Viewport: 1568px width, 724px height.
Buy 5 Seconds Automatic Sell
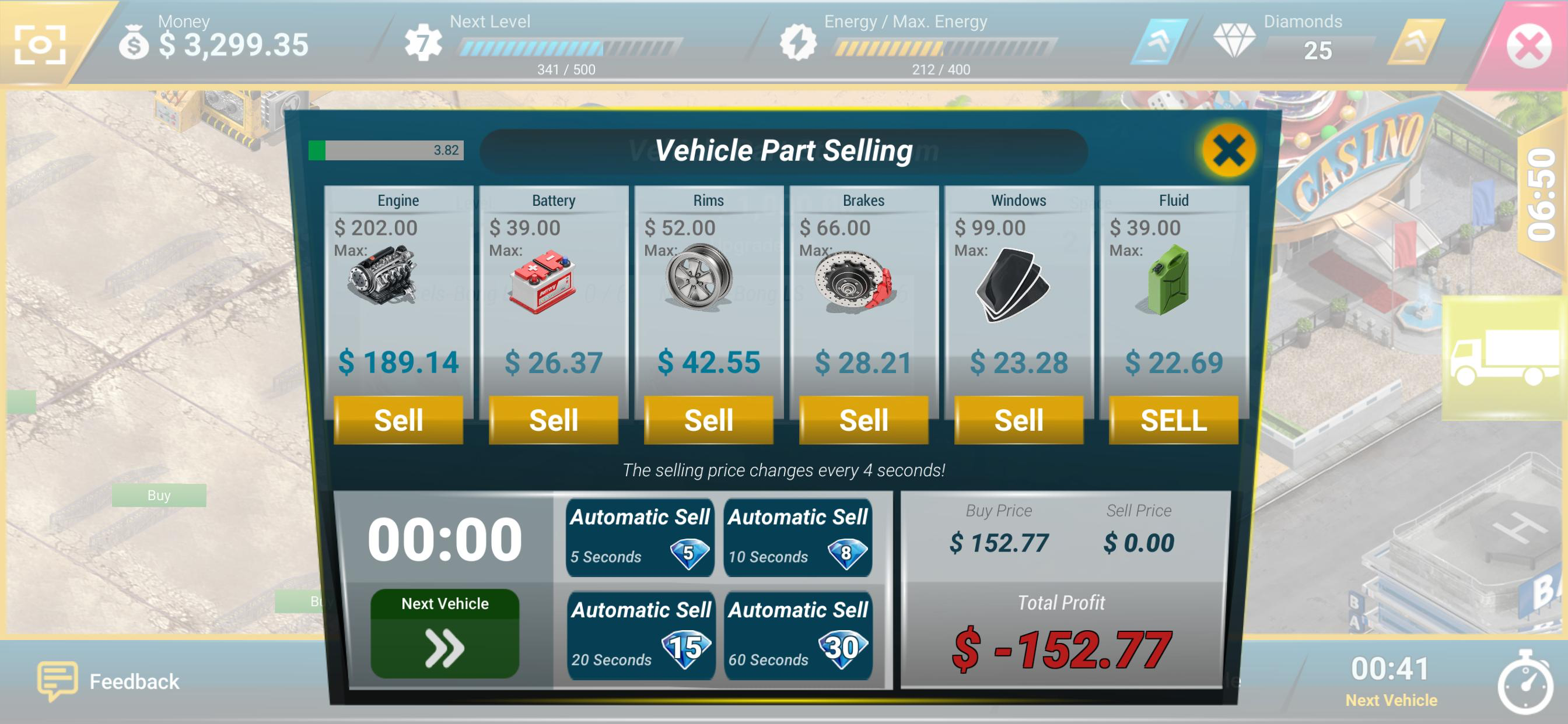pos(639,538)
